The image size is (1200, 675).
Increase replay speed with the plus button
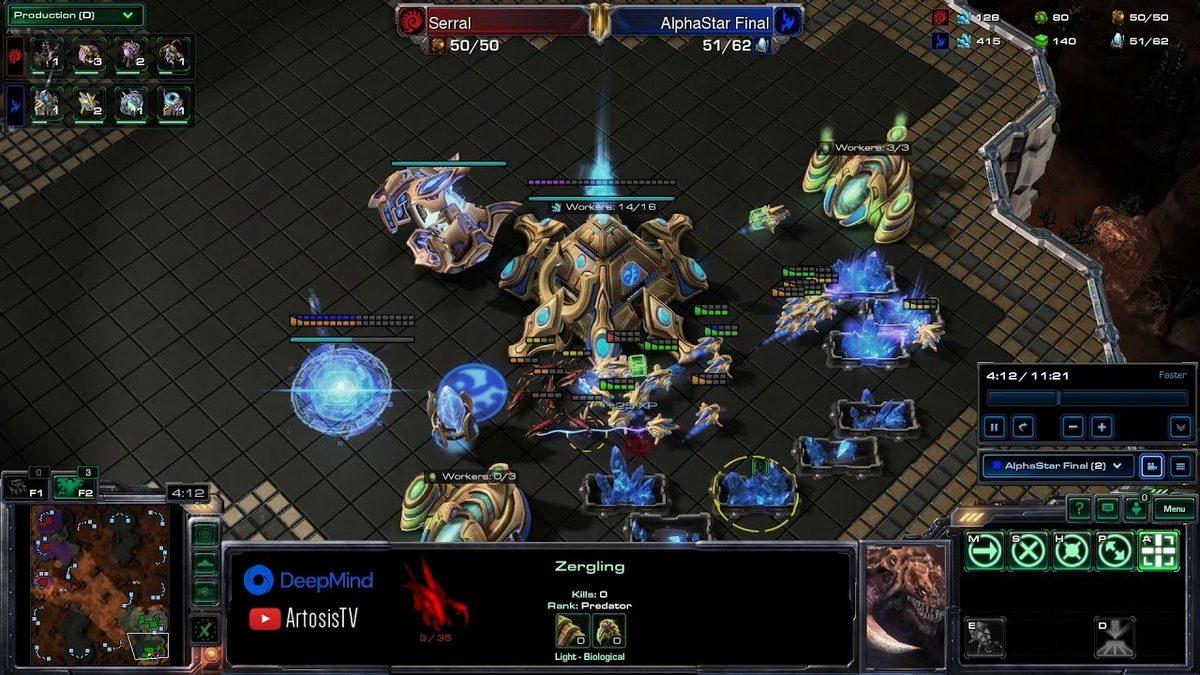(x=1101, y=427)
